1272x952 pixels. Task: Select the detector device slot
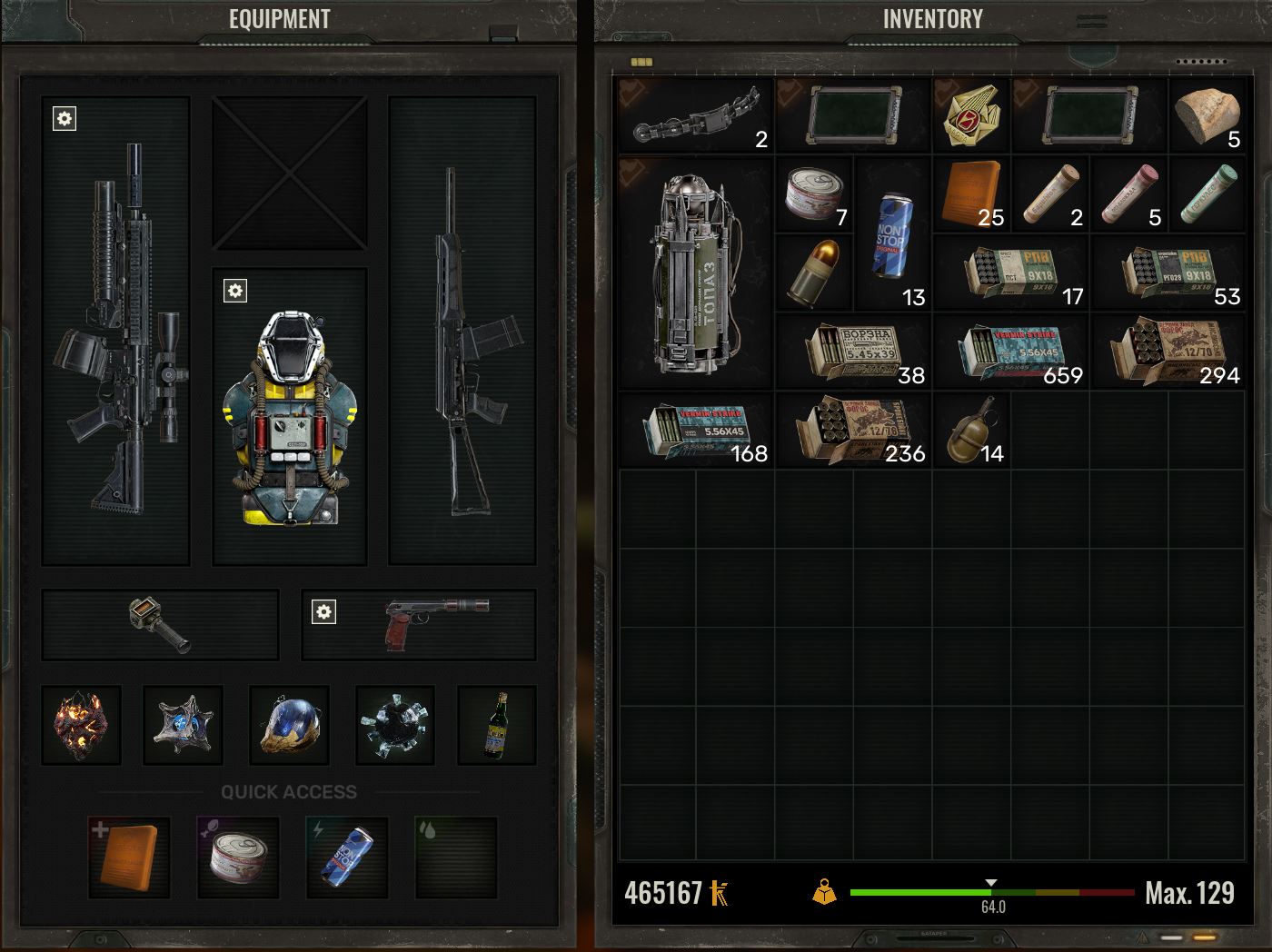(x=160, y=624)
